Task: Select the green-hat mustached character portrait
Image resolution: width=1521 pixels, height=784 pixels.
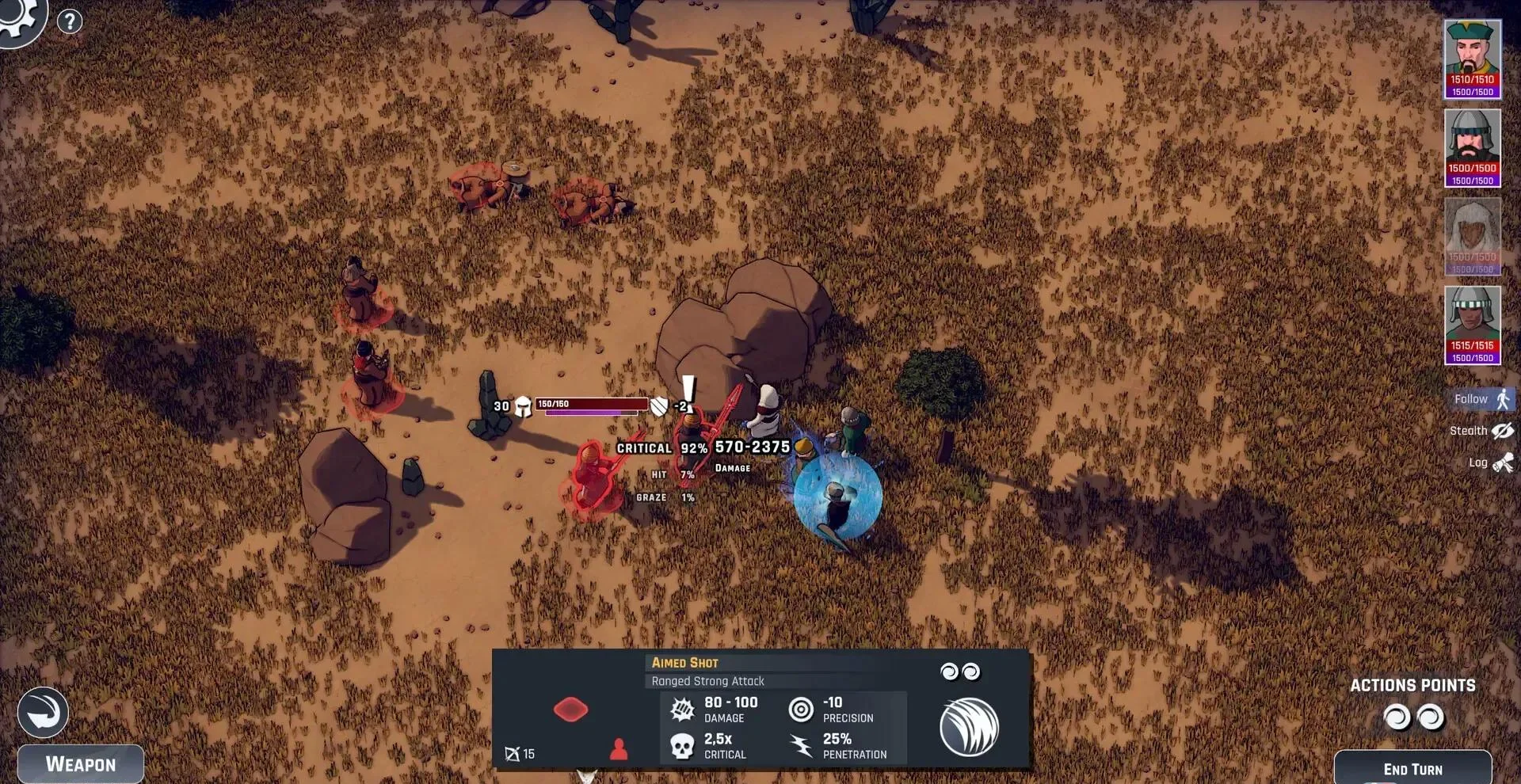Action: tap(1472, 58)
